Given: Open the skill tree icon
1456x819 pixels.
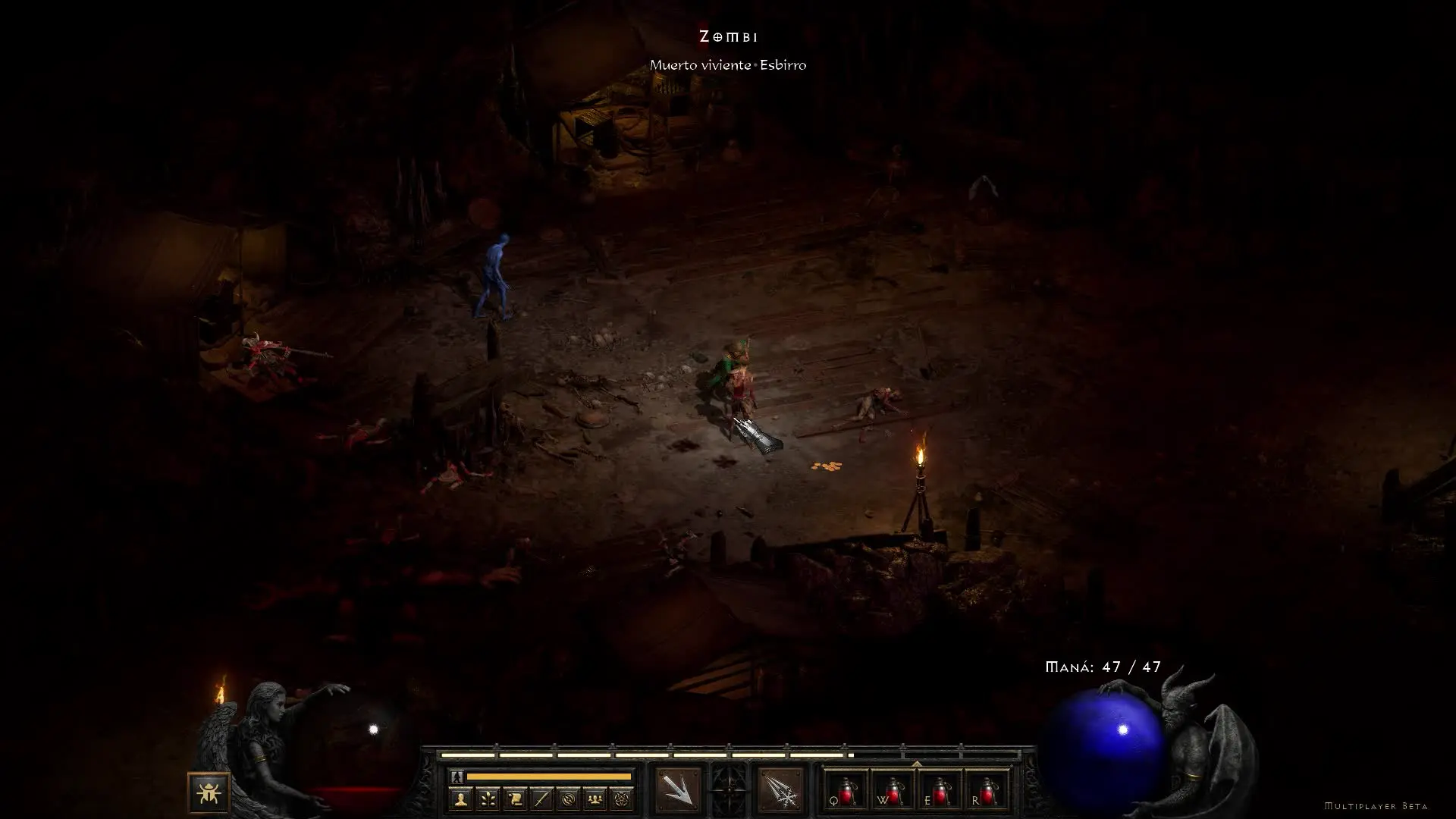Looking at the screenshot, I should [x=488, y=799].
